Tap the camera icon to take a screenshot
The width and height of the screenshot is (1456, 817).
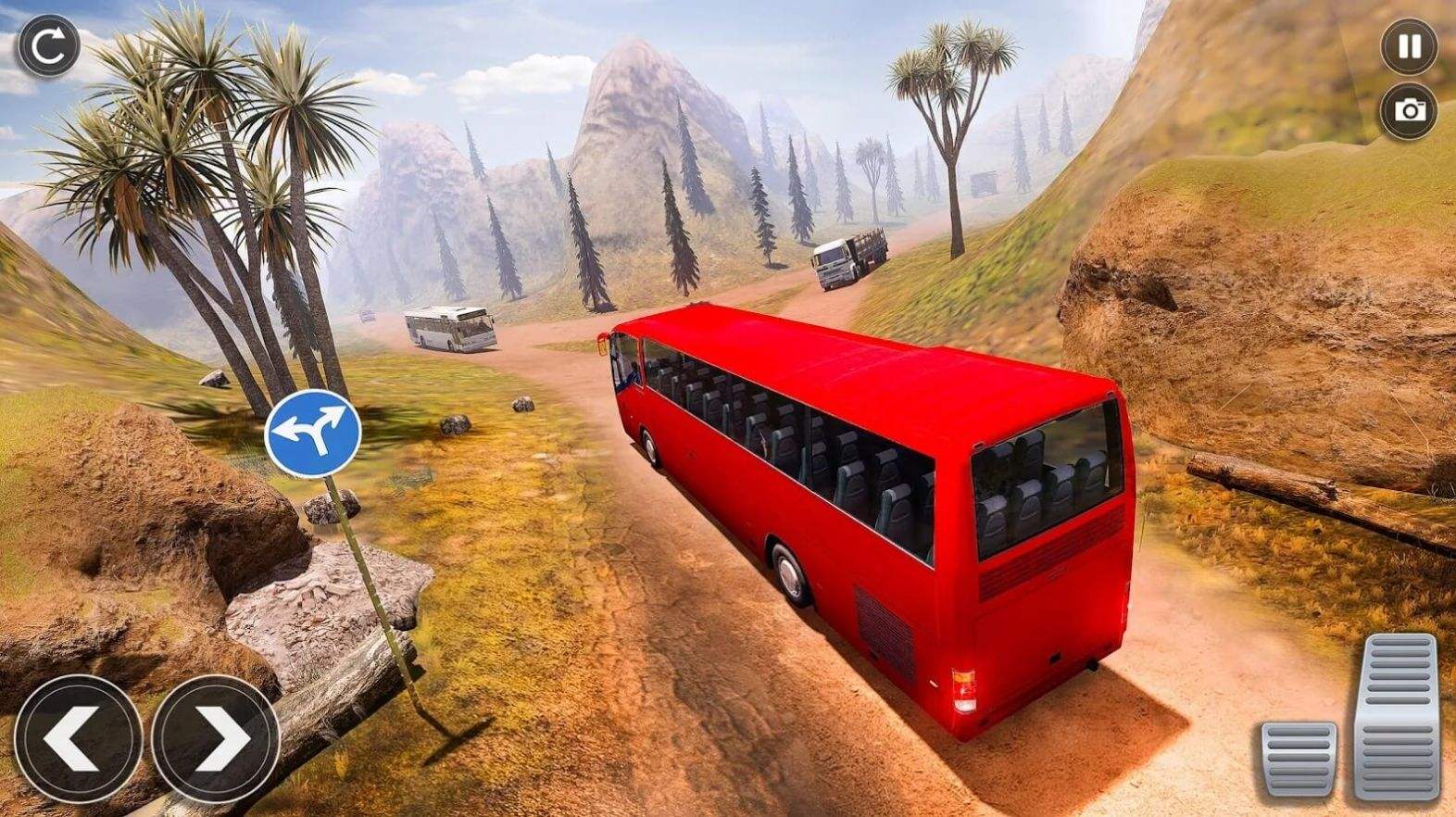pos(1409,111)
